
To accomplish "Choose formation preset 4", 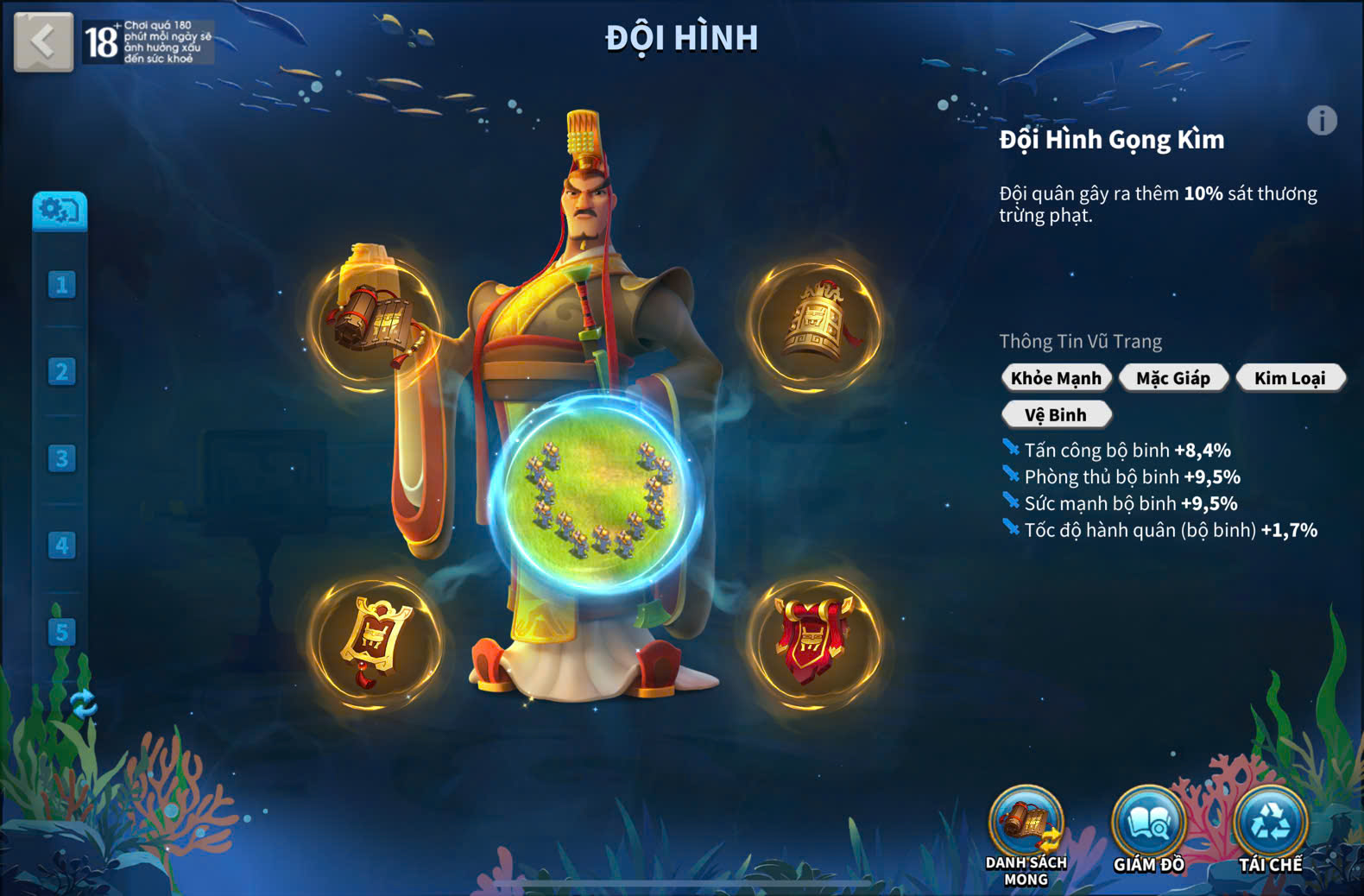I will 61,546.
